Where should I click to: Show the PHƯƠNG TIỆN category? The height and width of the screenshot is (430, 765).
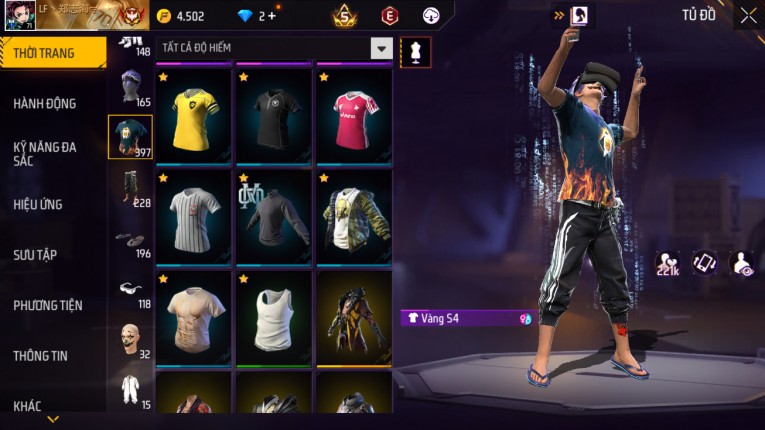point(48,305)
